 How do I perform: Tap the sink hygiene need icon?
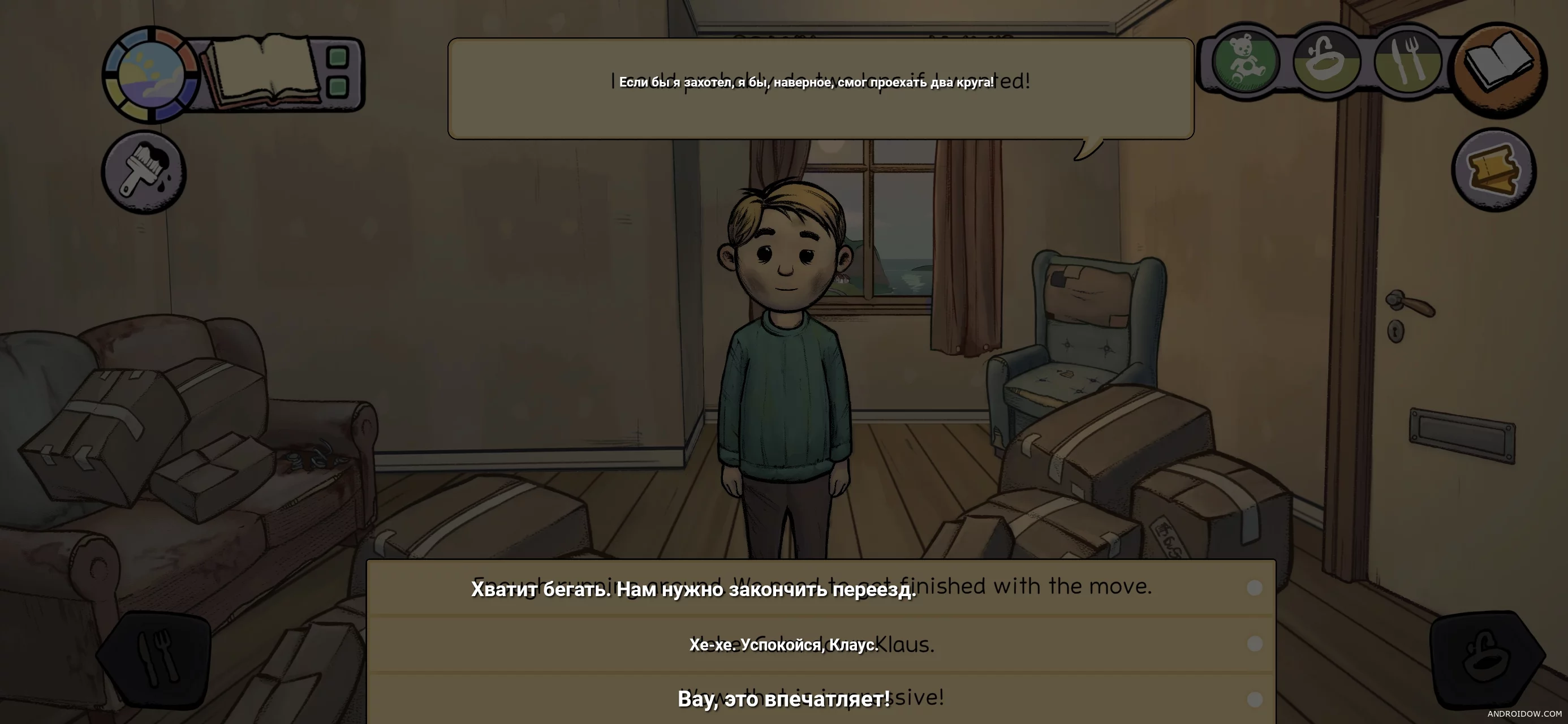click(x=1326, y=62)
